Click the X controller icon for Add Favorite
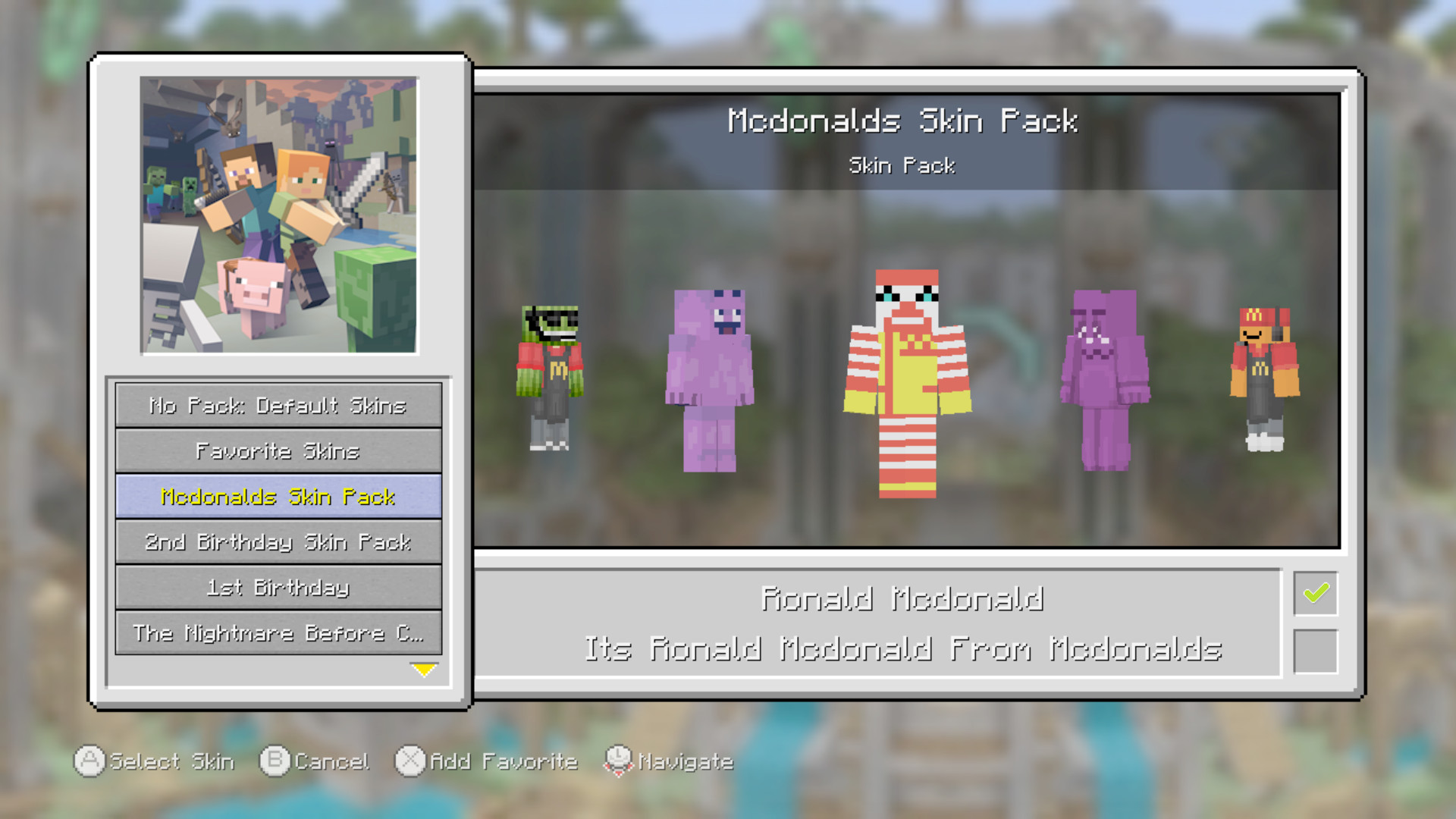Image resolution: width=1456 pixels, height=819 pixels. pos(410,761)
